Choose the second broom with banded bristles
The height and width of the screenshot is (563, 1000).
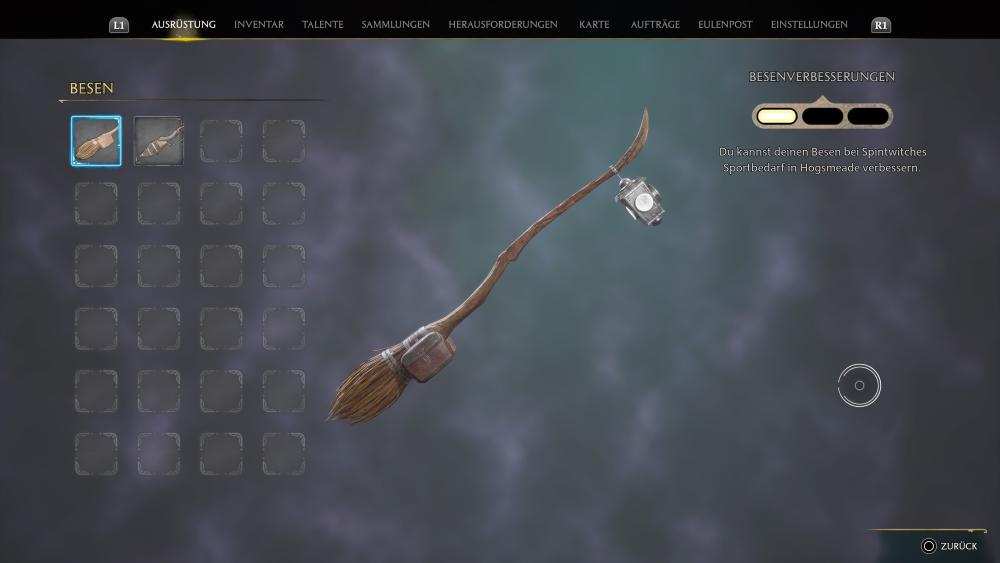(159, 141)
